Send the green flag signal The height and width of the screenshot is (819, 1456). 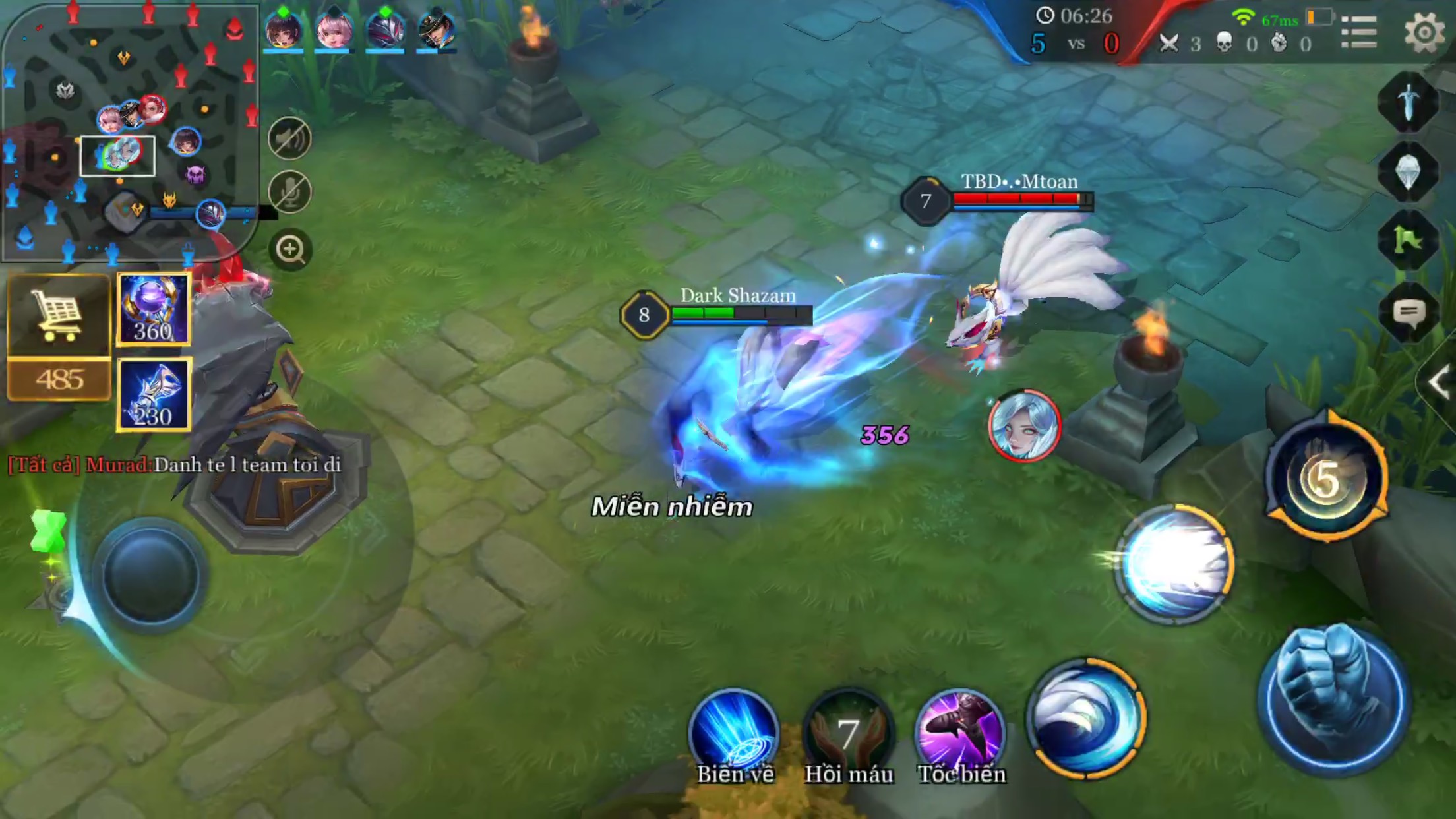1409,241
